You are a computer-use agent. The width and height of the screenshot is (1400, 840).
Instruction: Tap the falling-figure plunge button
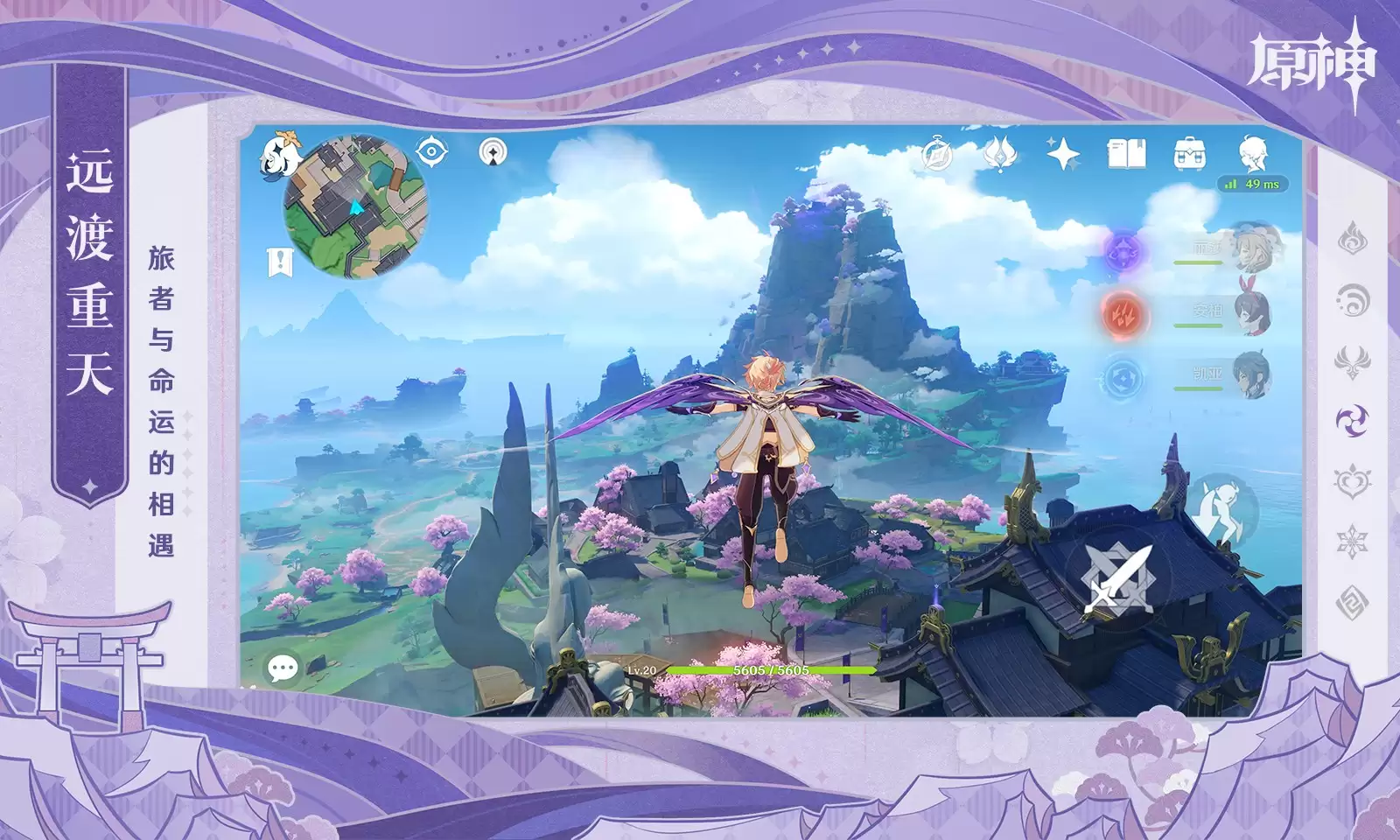pos(1222,508)
